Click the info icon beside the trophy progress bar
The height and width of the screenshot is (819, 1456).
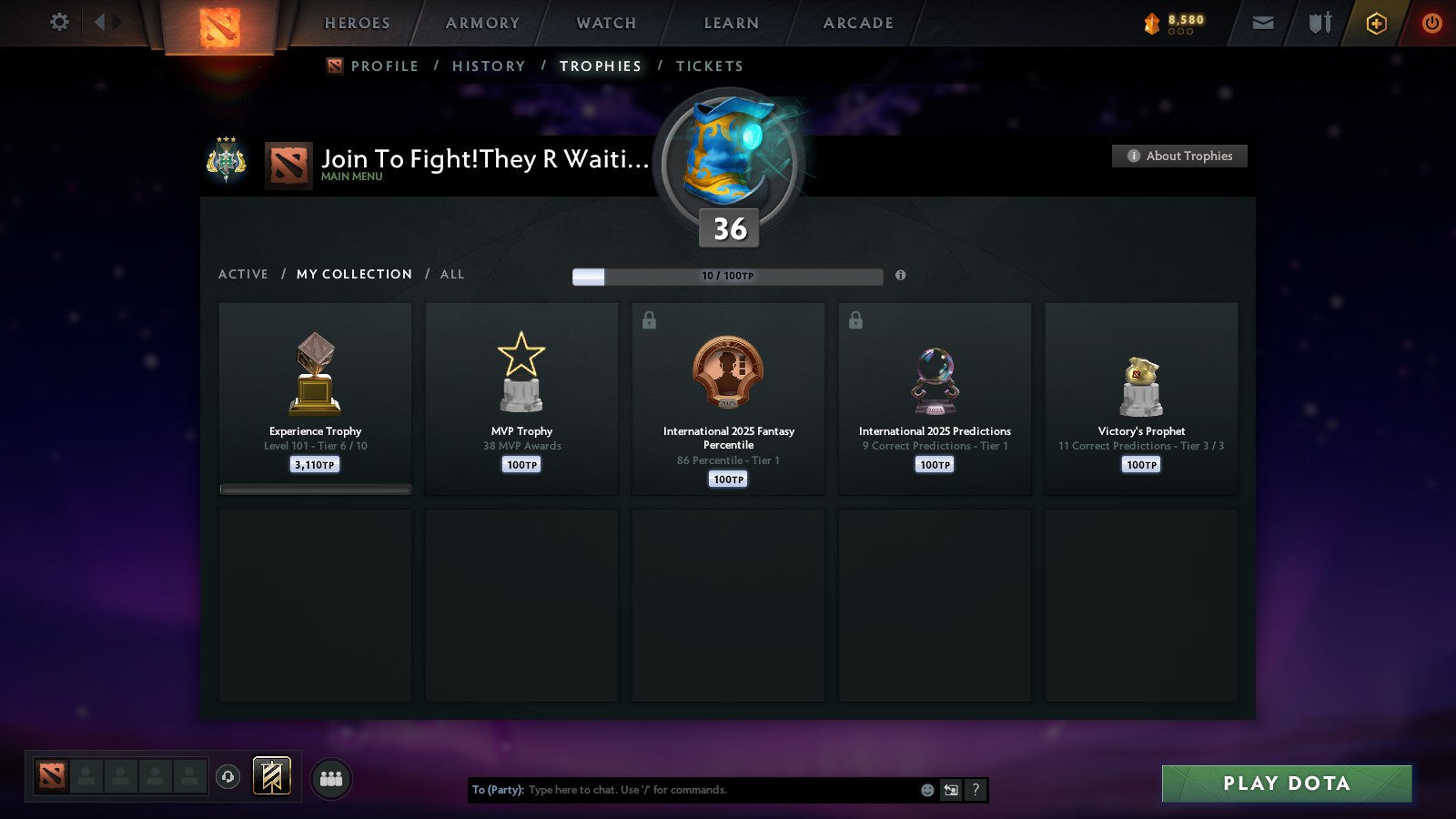tap(901, 276)
